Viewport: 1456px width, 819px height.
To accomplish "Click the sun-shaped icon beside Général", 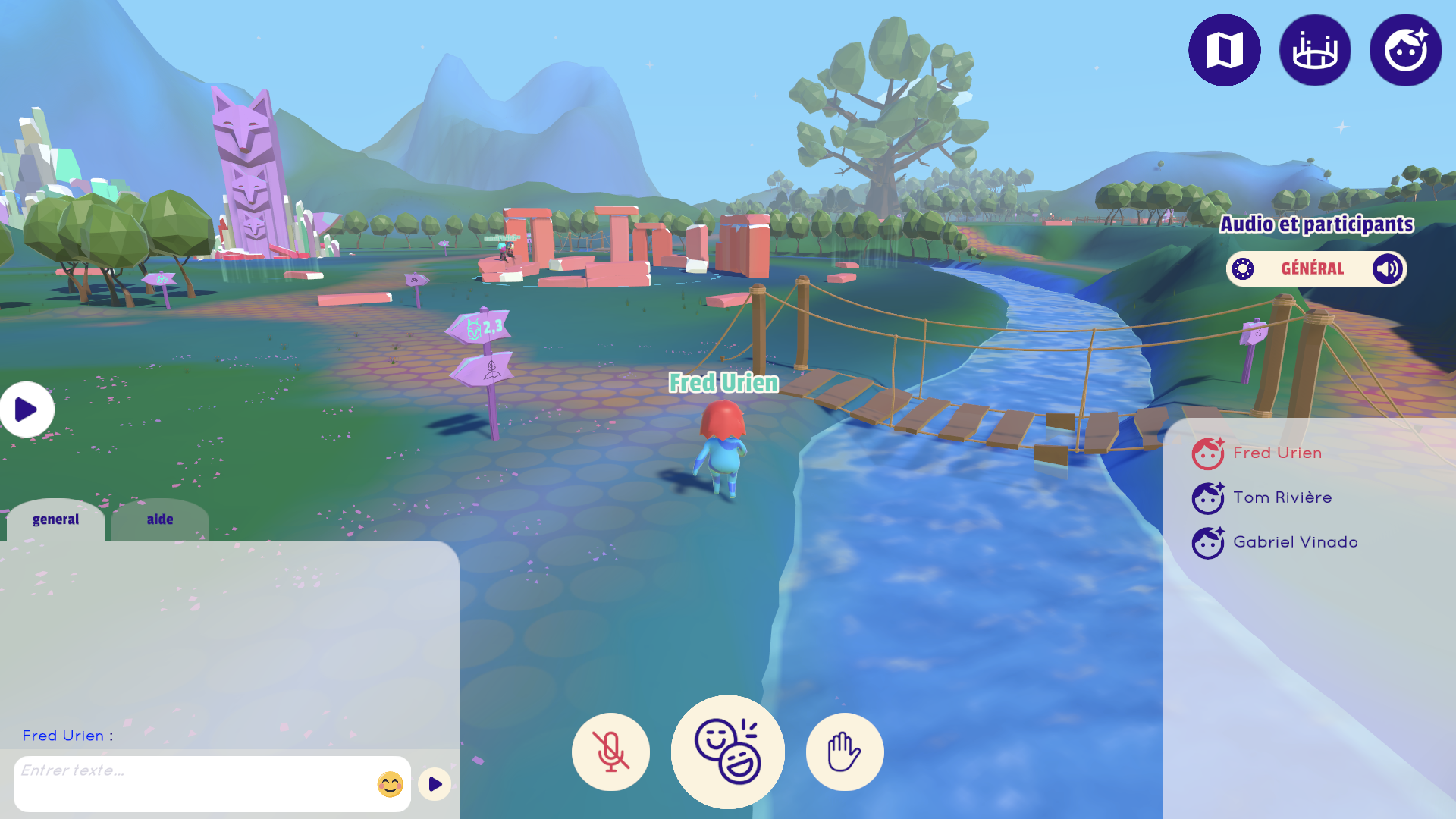I will click(x=1243, y=268).
